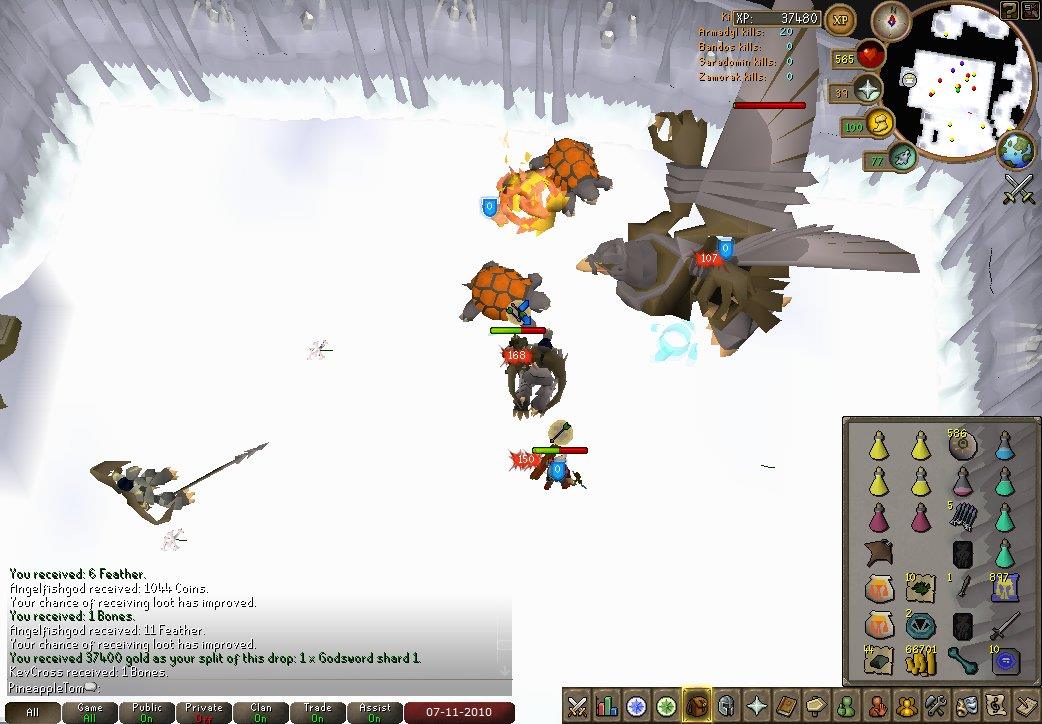Open the combat styles tab
1042x724 pixels.
click(x=578, y=704)
